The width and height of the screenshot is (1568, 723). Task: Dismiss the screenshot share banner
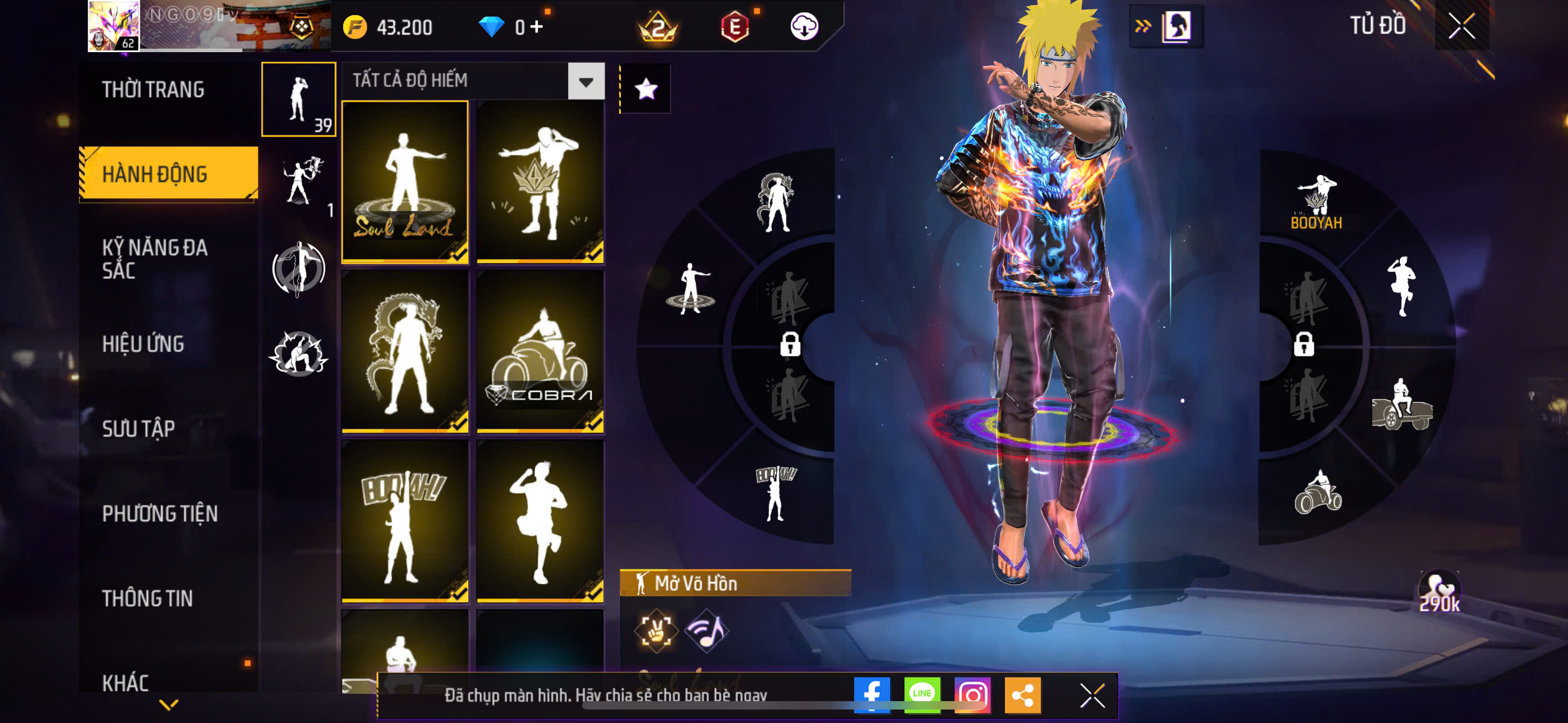1092,695
